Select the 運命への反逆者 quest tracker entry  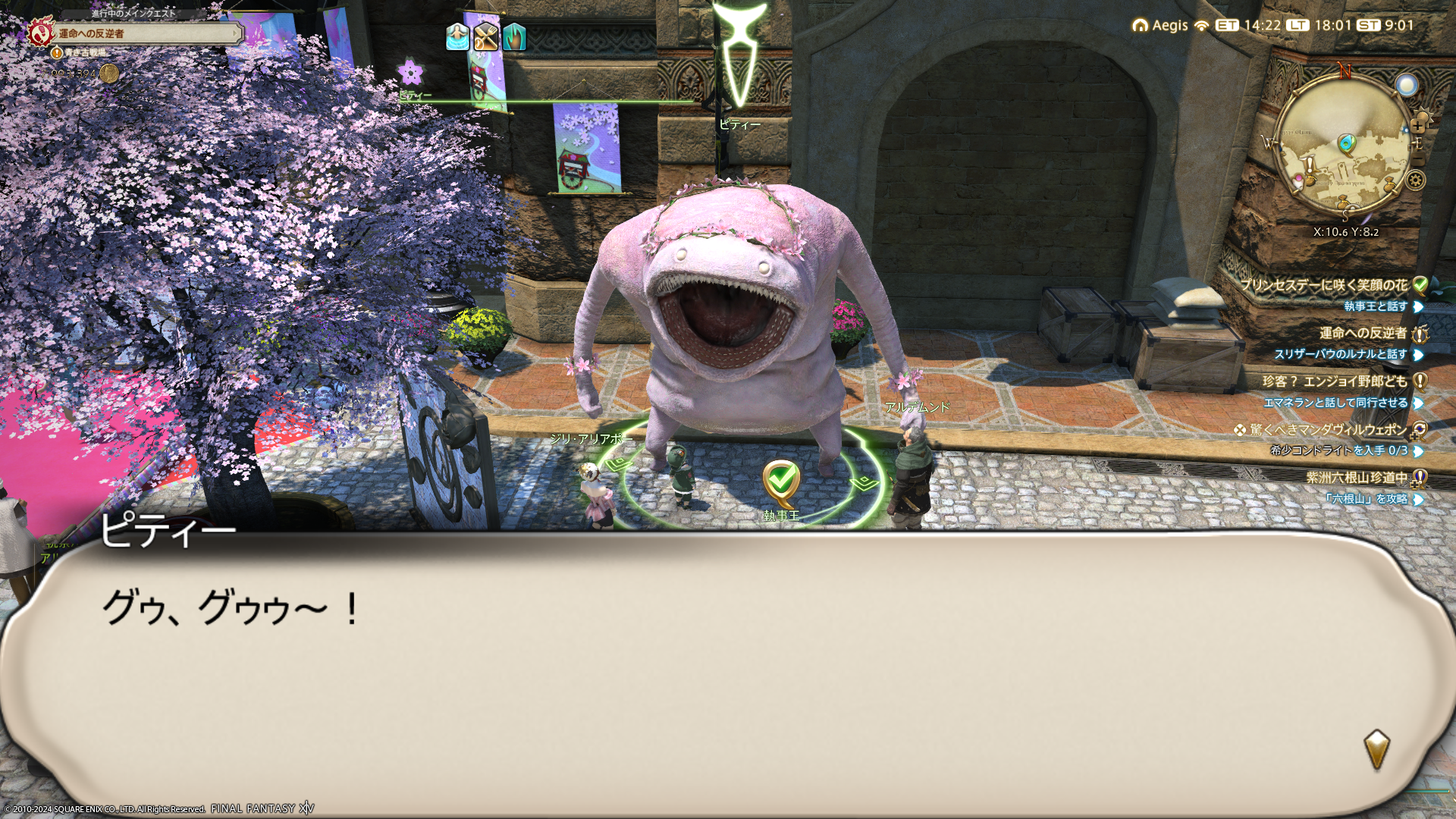[x=1363, y=333]
